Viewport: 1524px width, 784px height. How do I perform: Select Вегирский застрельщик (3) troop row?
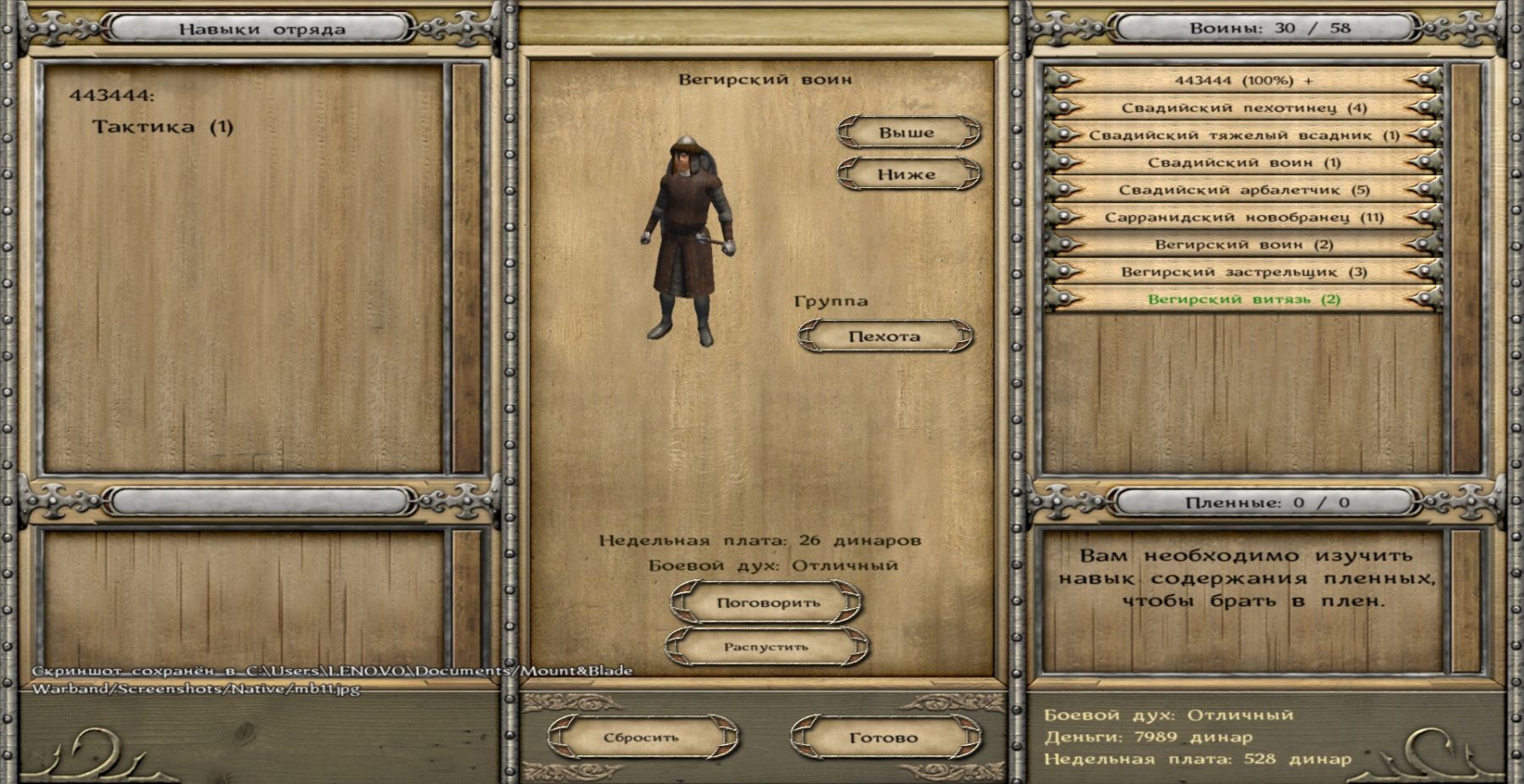pos(1243,272)
